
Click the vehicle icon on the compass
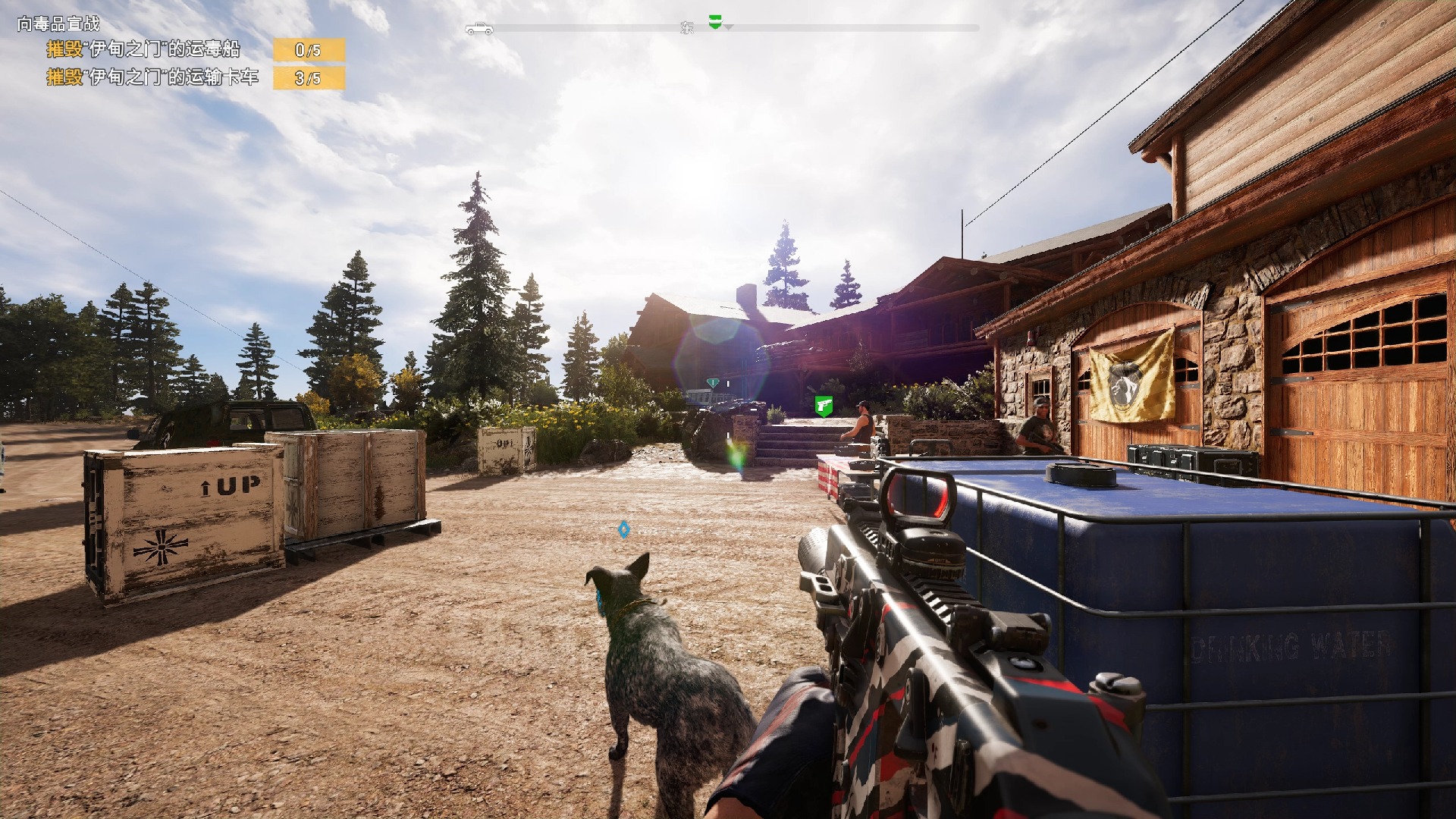click(479, 29)
